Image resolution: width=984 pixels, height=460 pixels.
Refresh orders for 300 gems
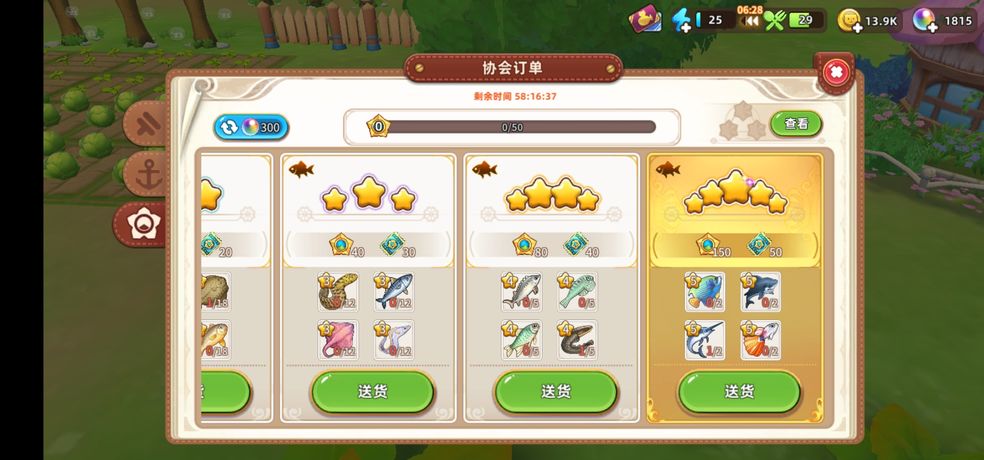[x=250, y=127]
